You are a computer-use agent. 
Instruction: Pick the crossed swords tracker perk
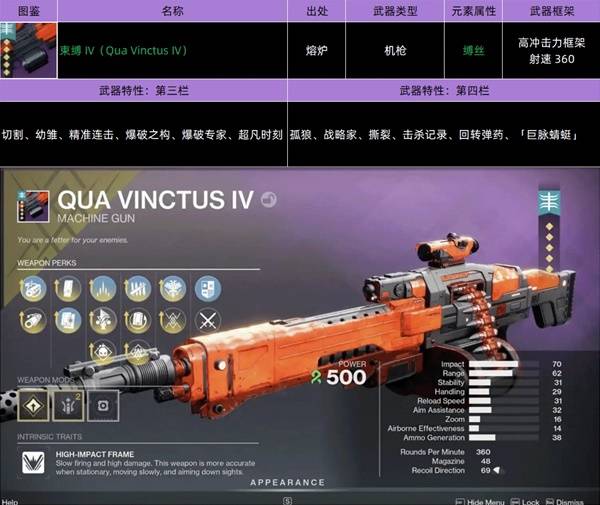[x=207, y=322]
